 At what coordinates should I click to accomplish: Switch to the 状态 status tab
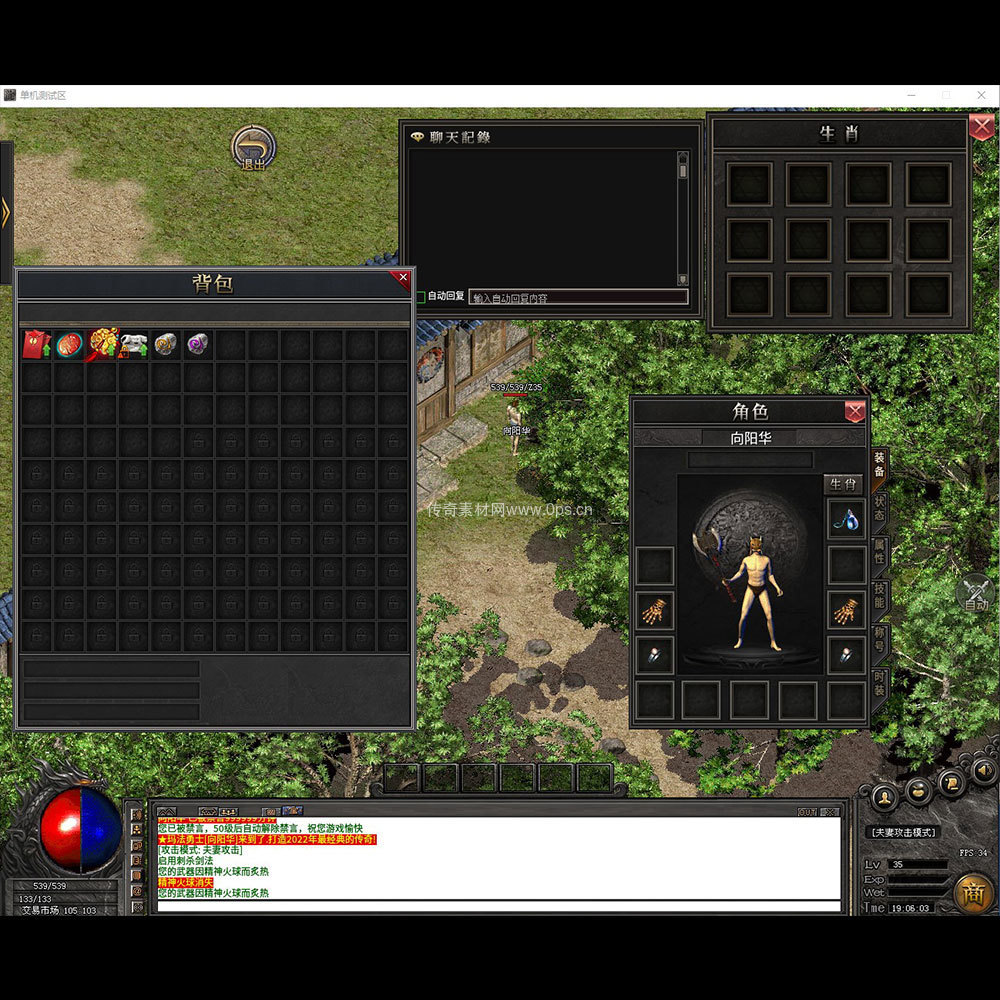[x=879, y=508]
